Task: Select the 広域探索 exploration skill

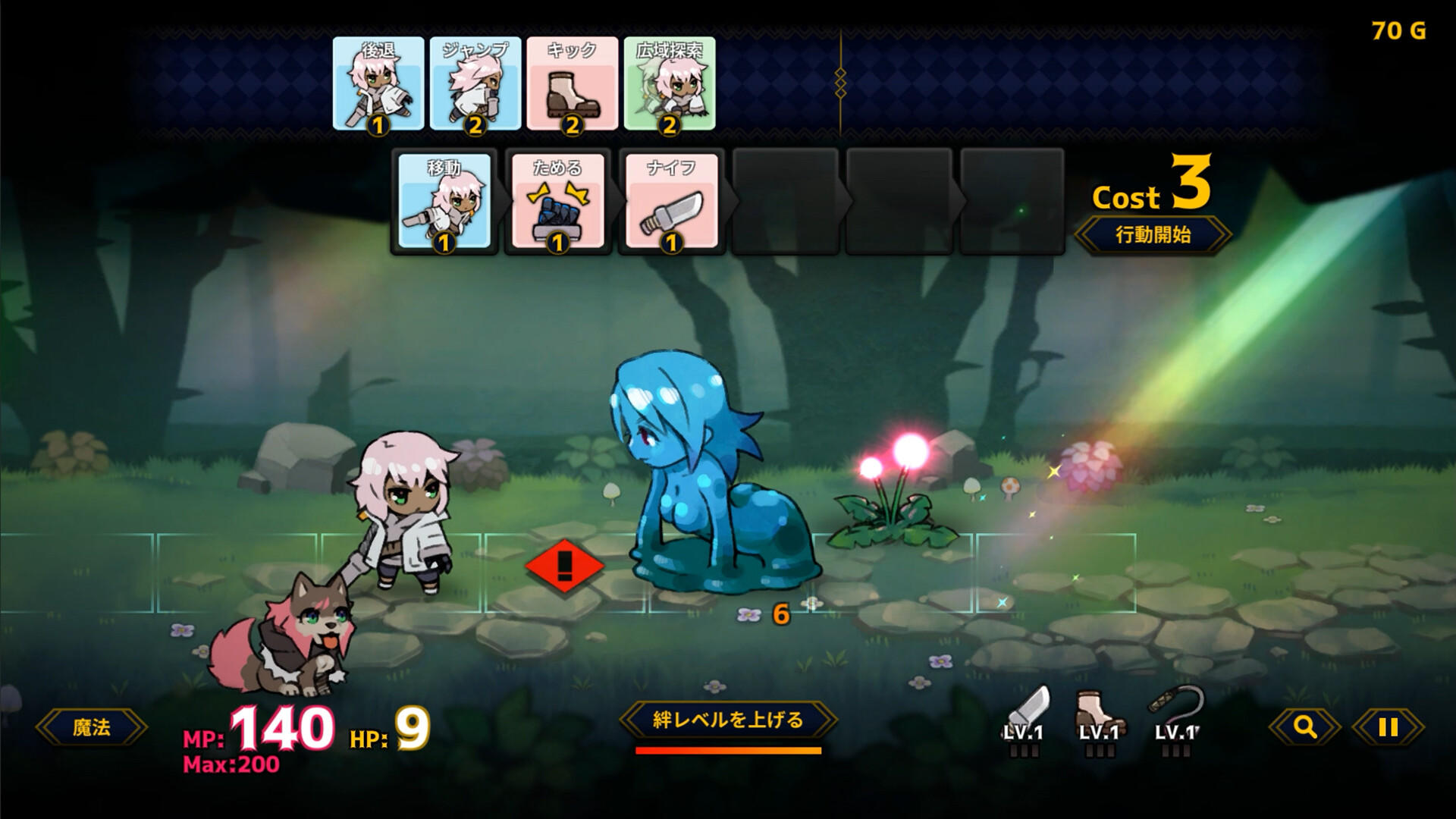Action: tap(669, 85)
